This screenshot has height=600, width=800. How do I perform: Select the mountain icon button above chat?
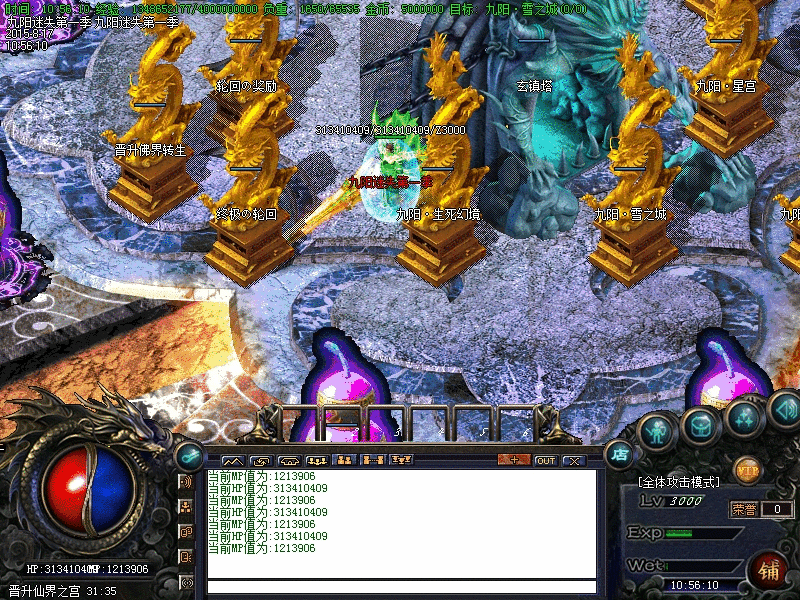click(x=231, y=460)
